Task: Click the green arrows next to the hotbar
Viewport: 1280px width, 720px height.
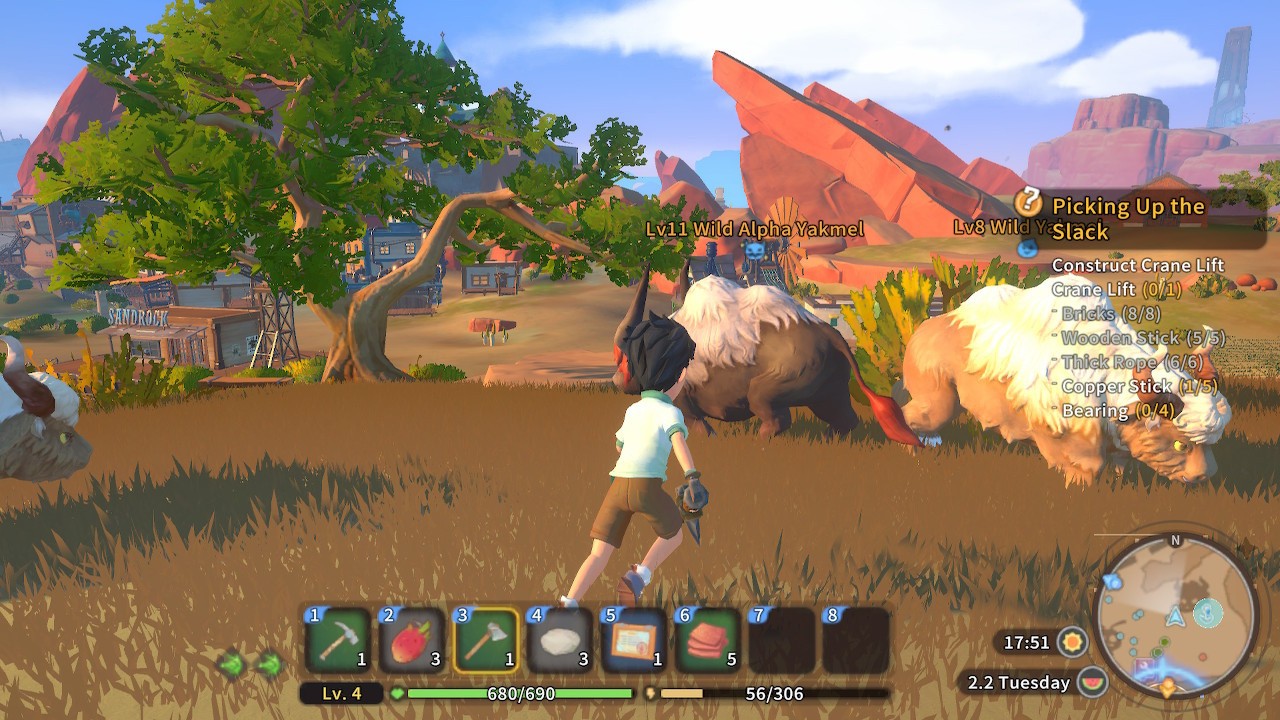Action: (249, 663)
